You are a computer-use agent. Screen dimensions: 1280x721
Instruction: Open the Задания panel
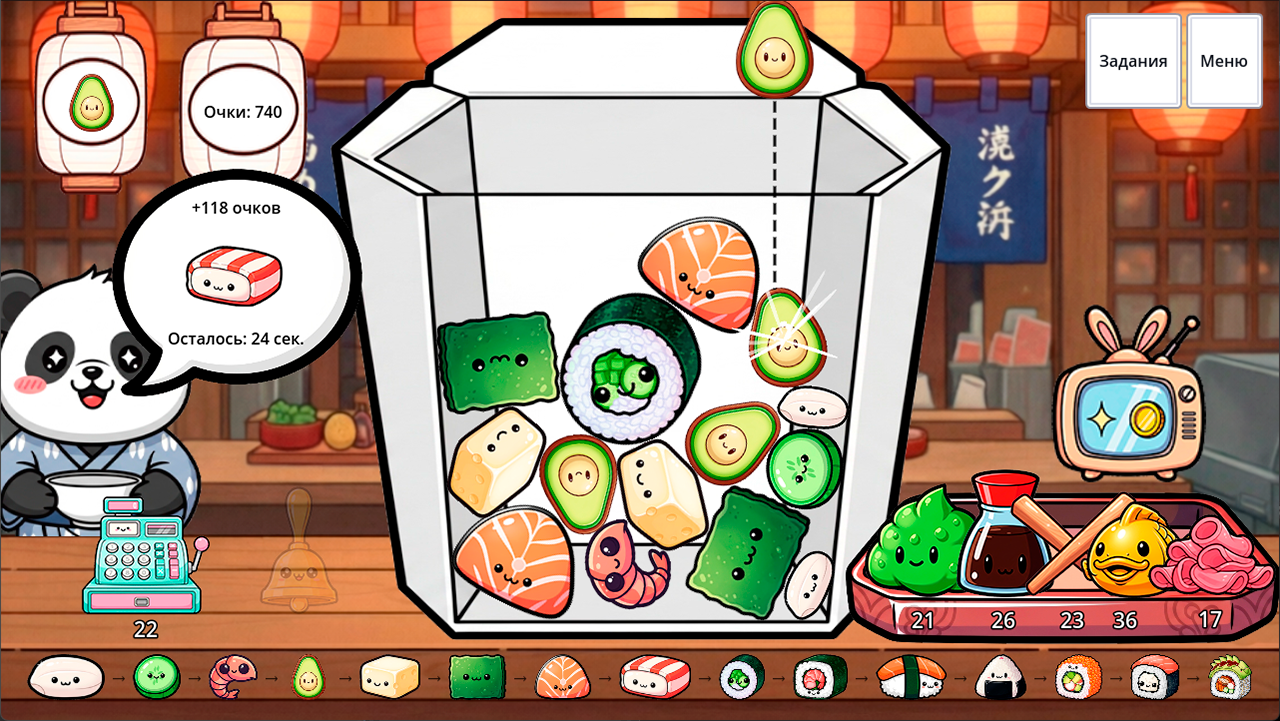pos(1133,60)
